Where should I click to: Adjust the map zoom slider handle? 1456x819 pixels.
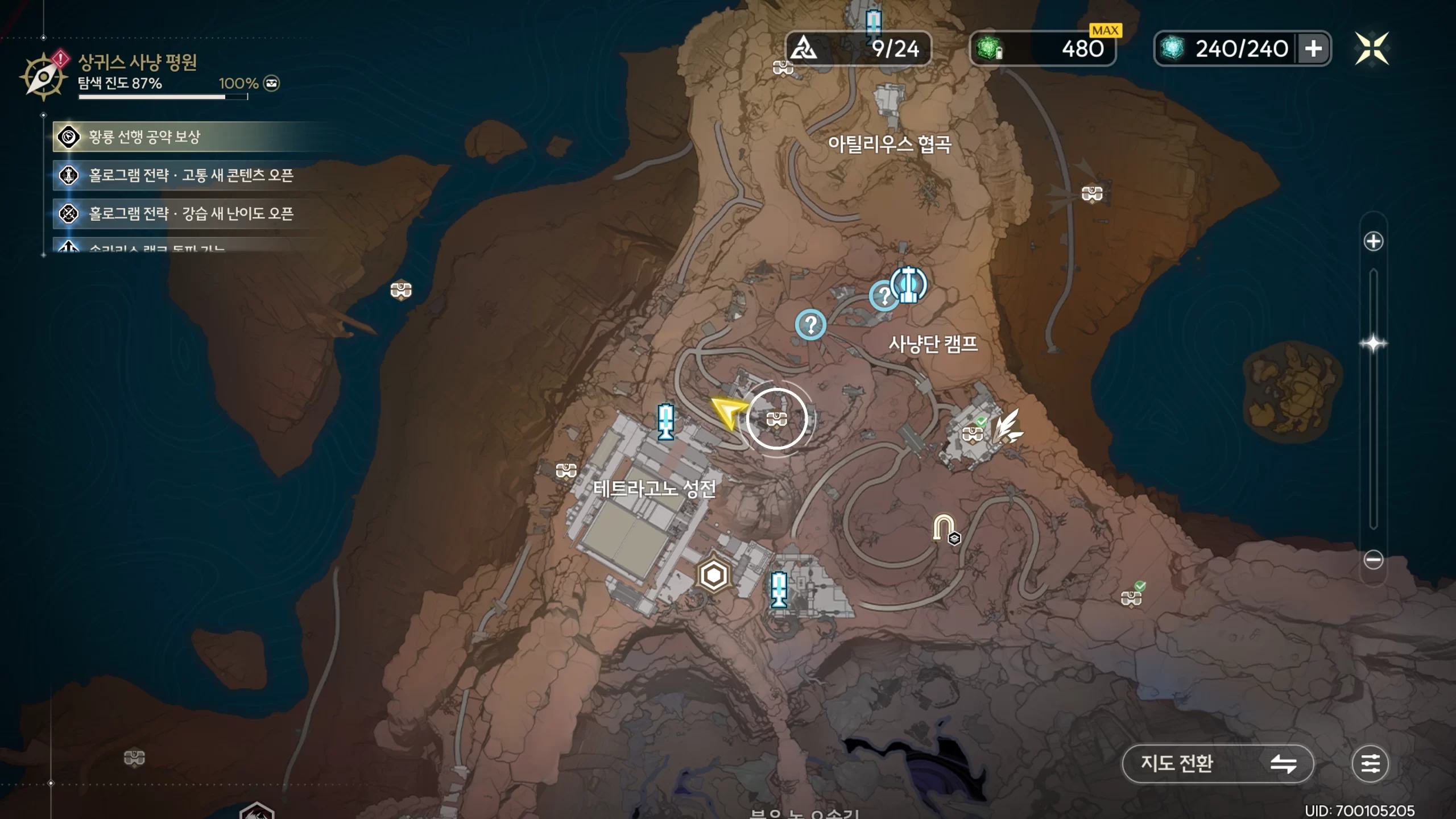coord(1373,344)
